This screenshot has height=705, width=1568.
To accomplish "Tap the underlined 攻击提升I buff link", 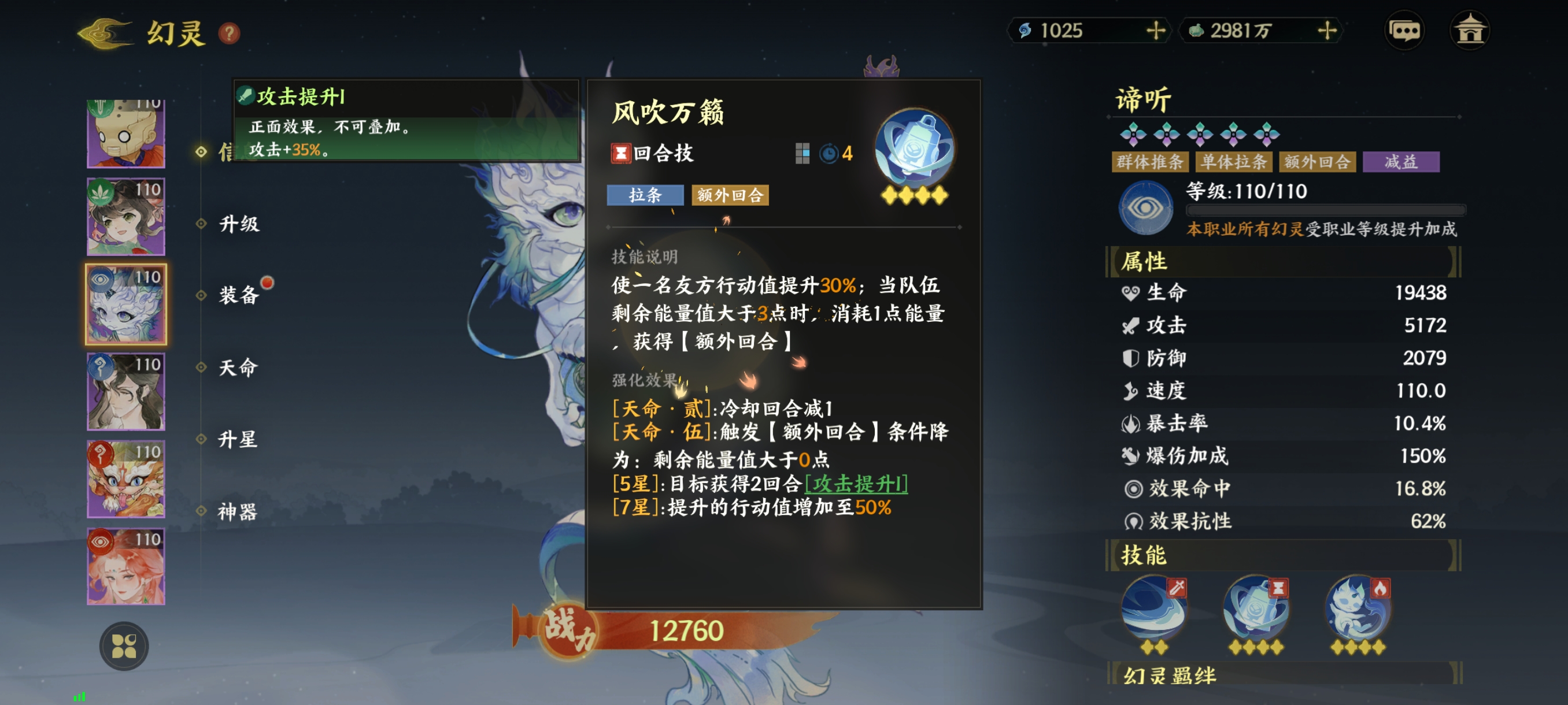I will pyautogui.click(x=856, y=484).
